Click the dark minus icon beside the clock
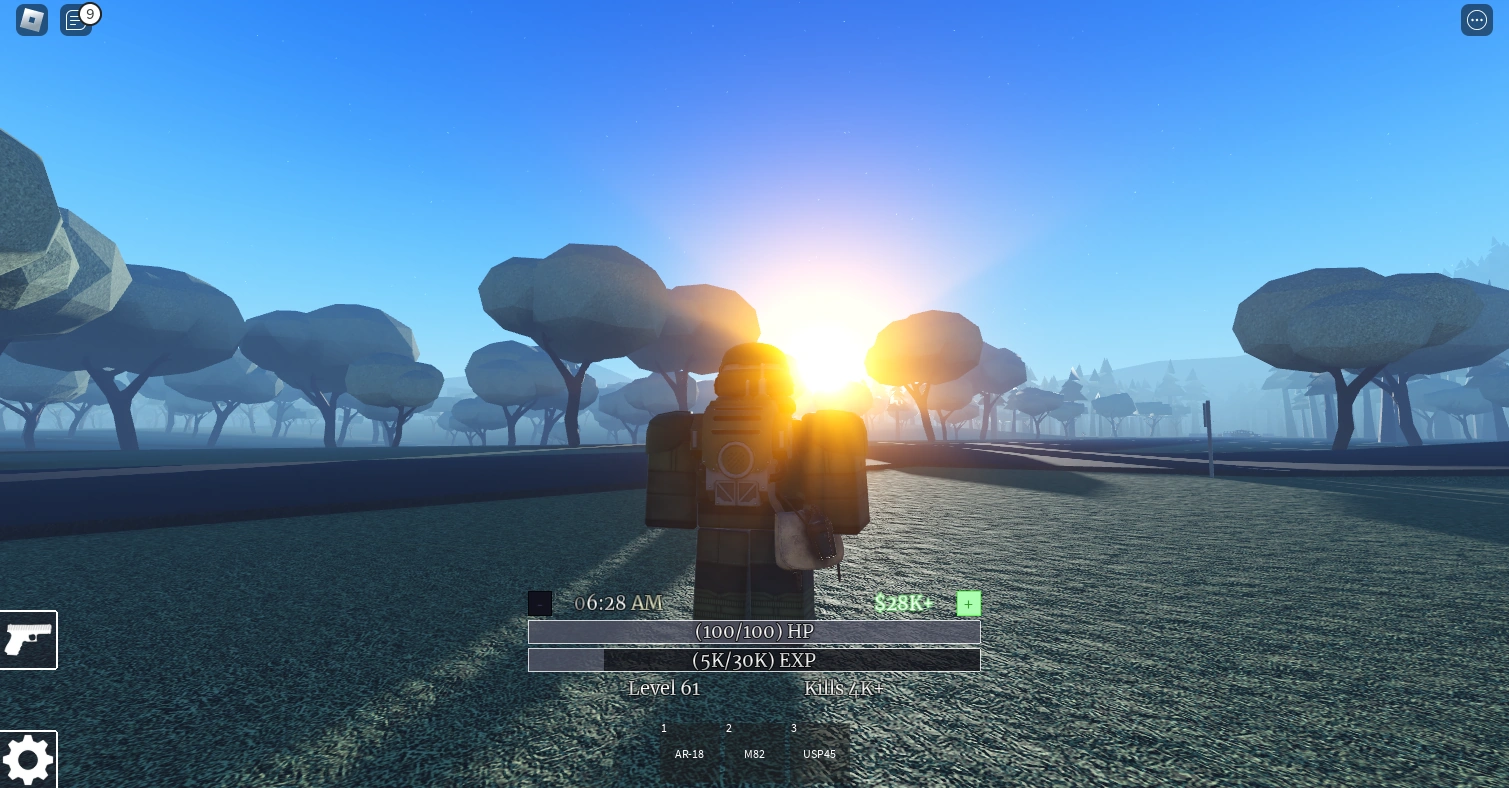1509x788 pixels. click(540, 603)
